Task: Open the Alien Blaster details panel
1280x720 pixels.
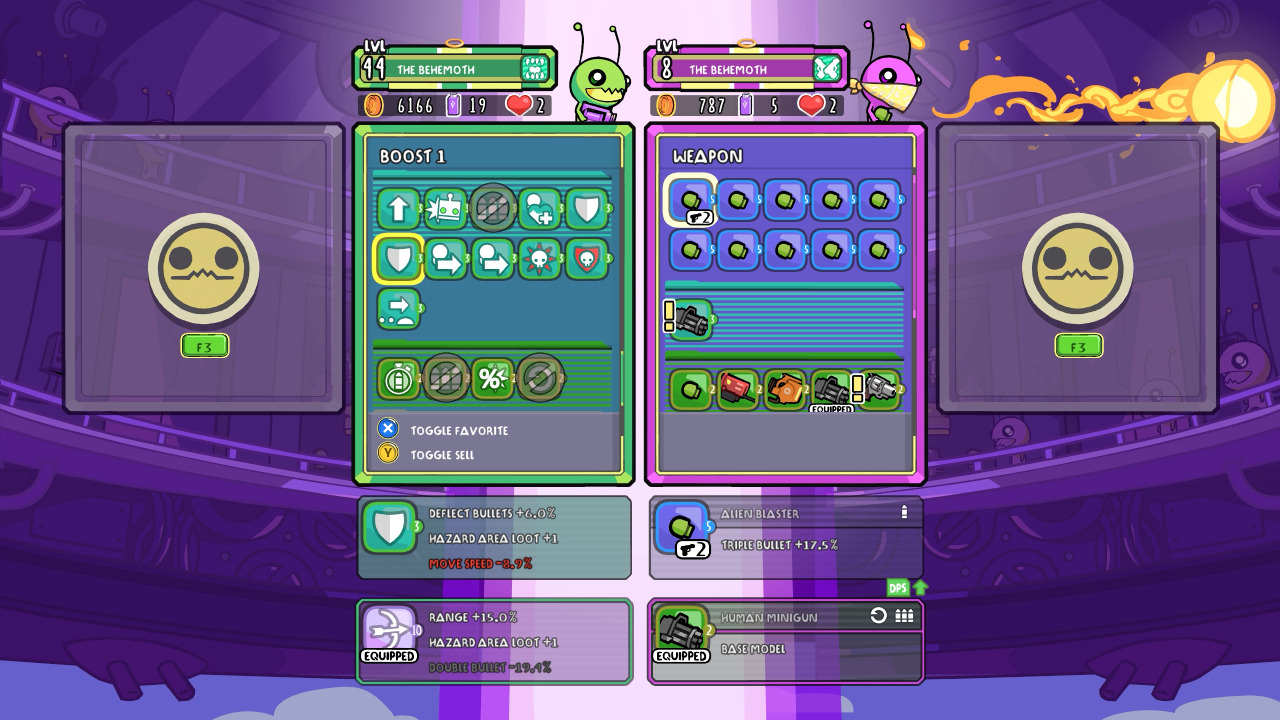Action: [786, 538]
